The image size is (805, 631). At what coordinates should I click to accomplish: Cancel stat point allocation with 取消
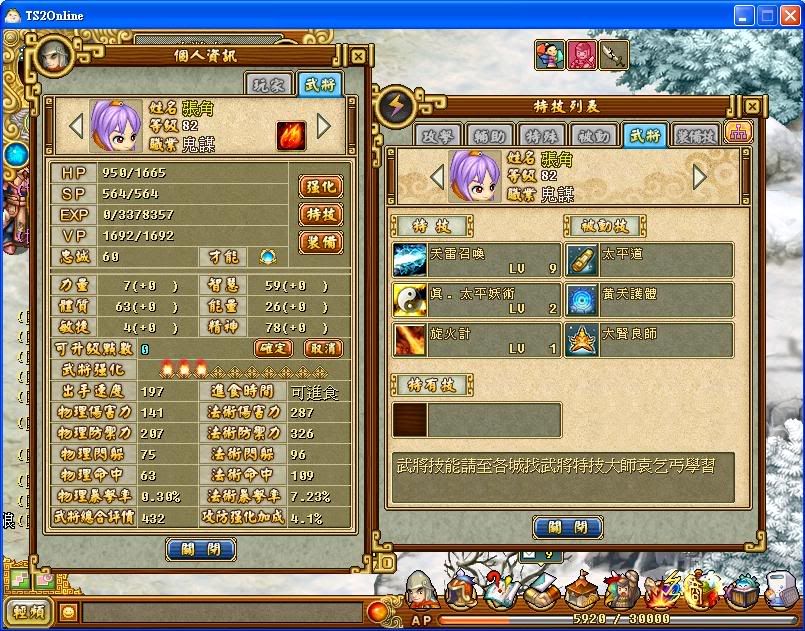click(x=322, y=348)
